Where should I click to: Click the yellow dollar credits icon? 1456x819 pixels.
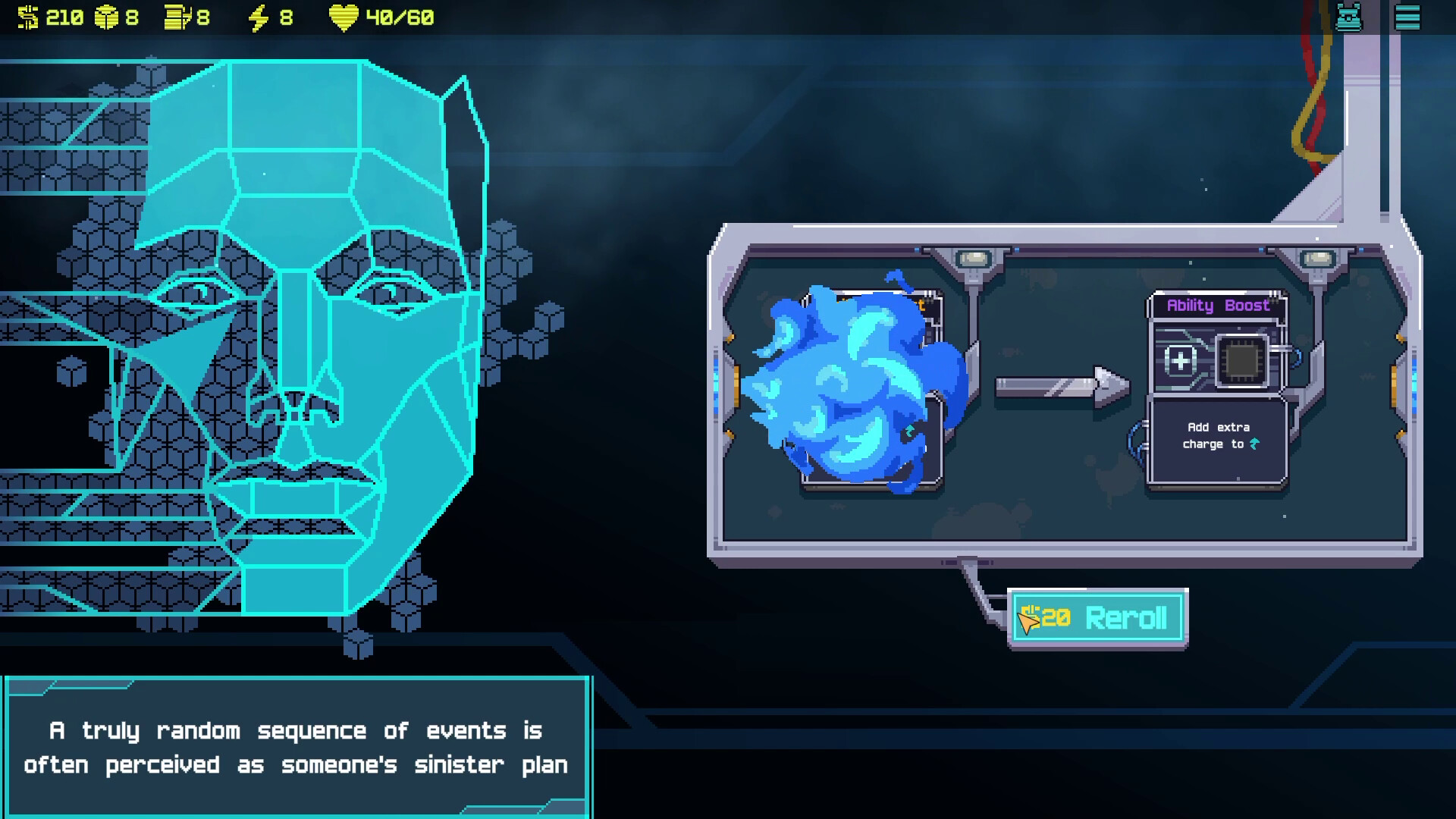(x=28, y=17)
